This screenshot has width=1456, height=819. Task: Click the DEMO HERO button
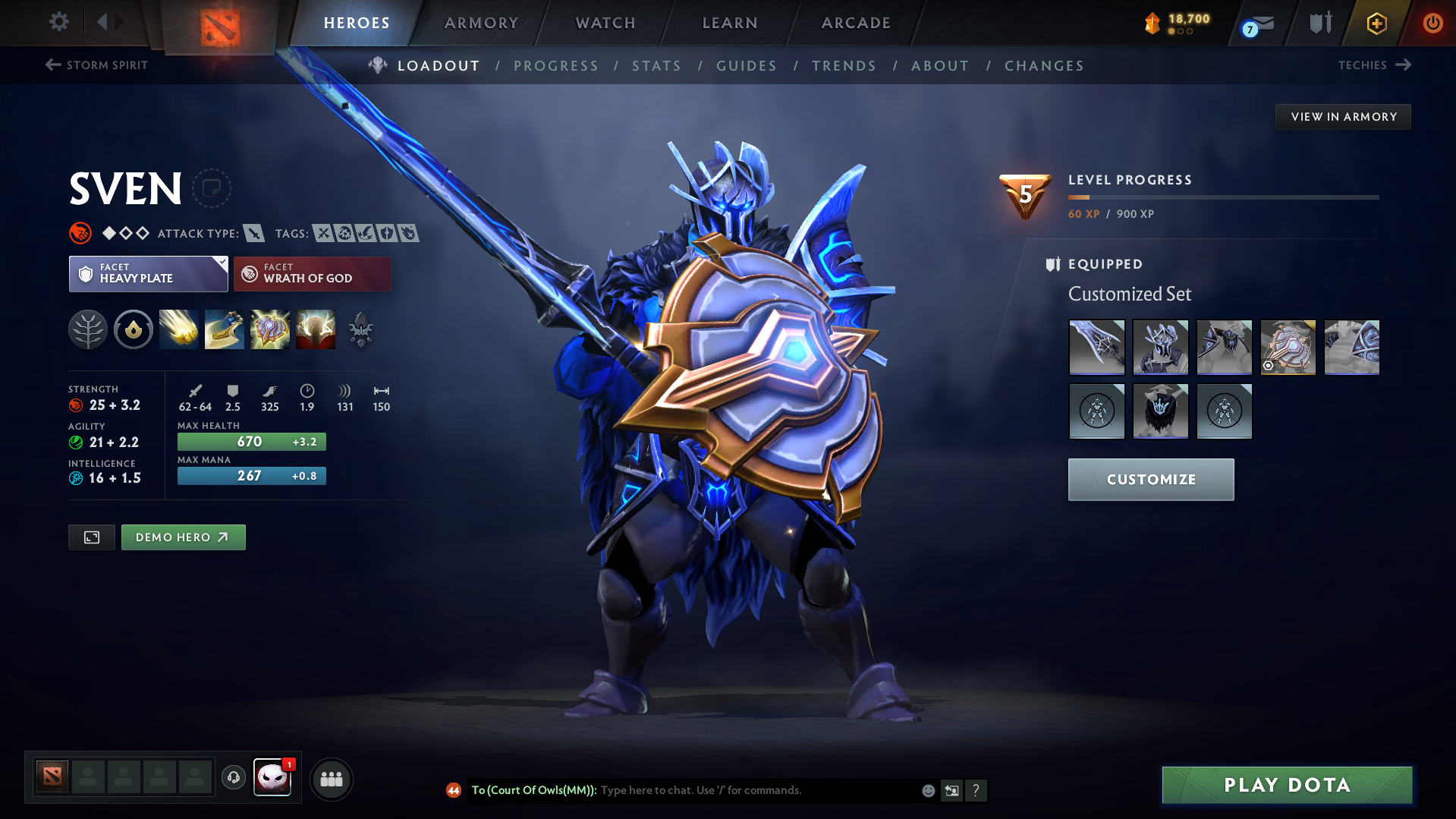[183, 537]
